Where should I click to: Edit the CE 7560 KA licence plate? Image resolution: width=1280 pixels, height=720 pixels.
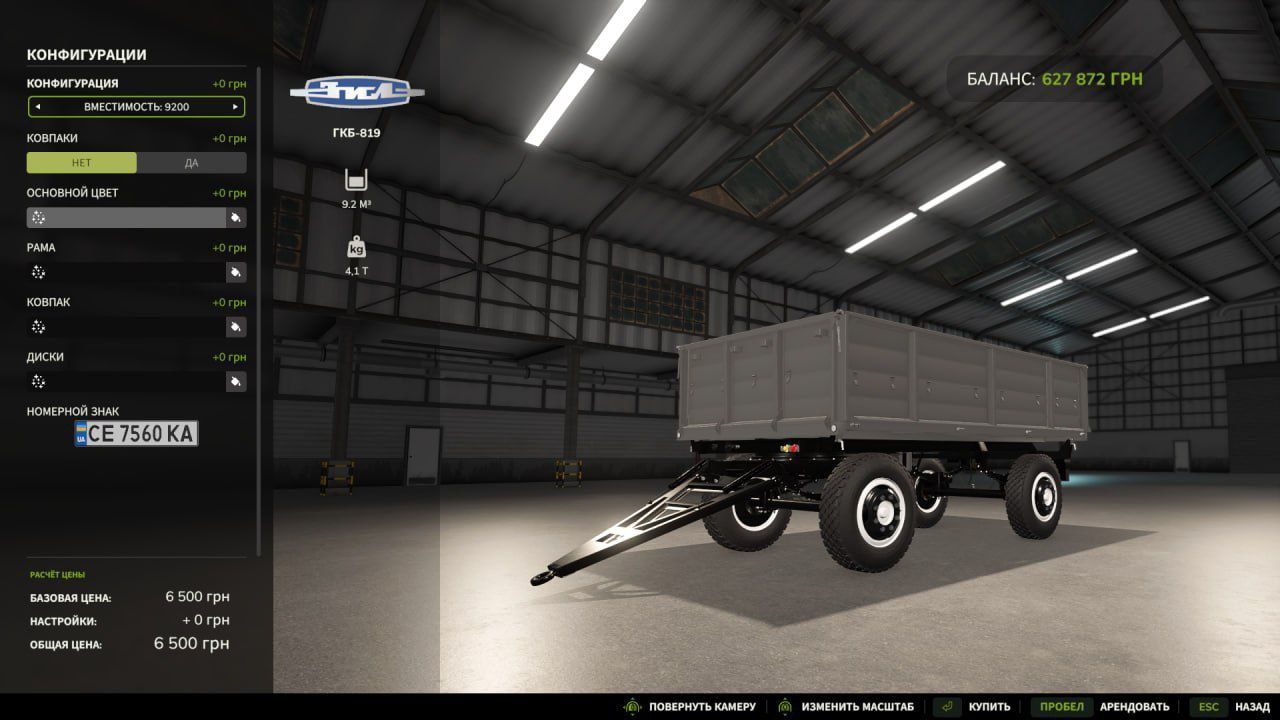(x=137, y=433)
